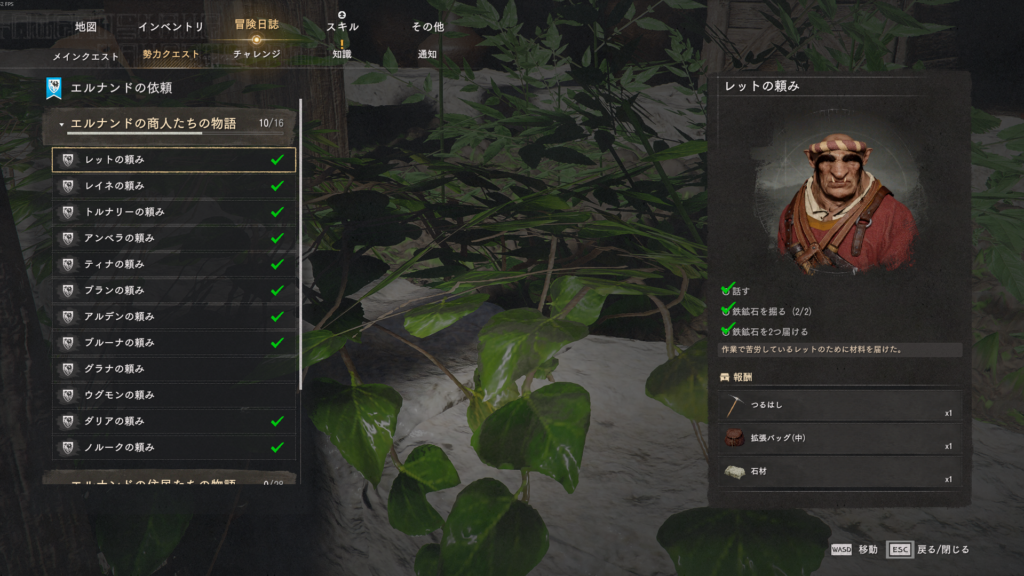Select the スキル tab

pyautogui.click(x=342, y=26)
